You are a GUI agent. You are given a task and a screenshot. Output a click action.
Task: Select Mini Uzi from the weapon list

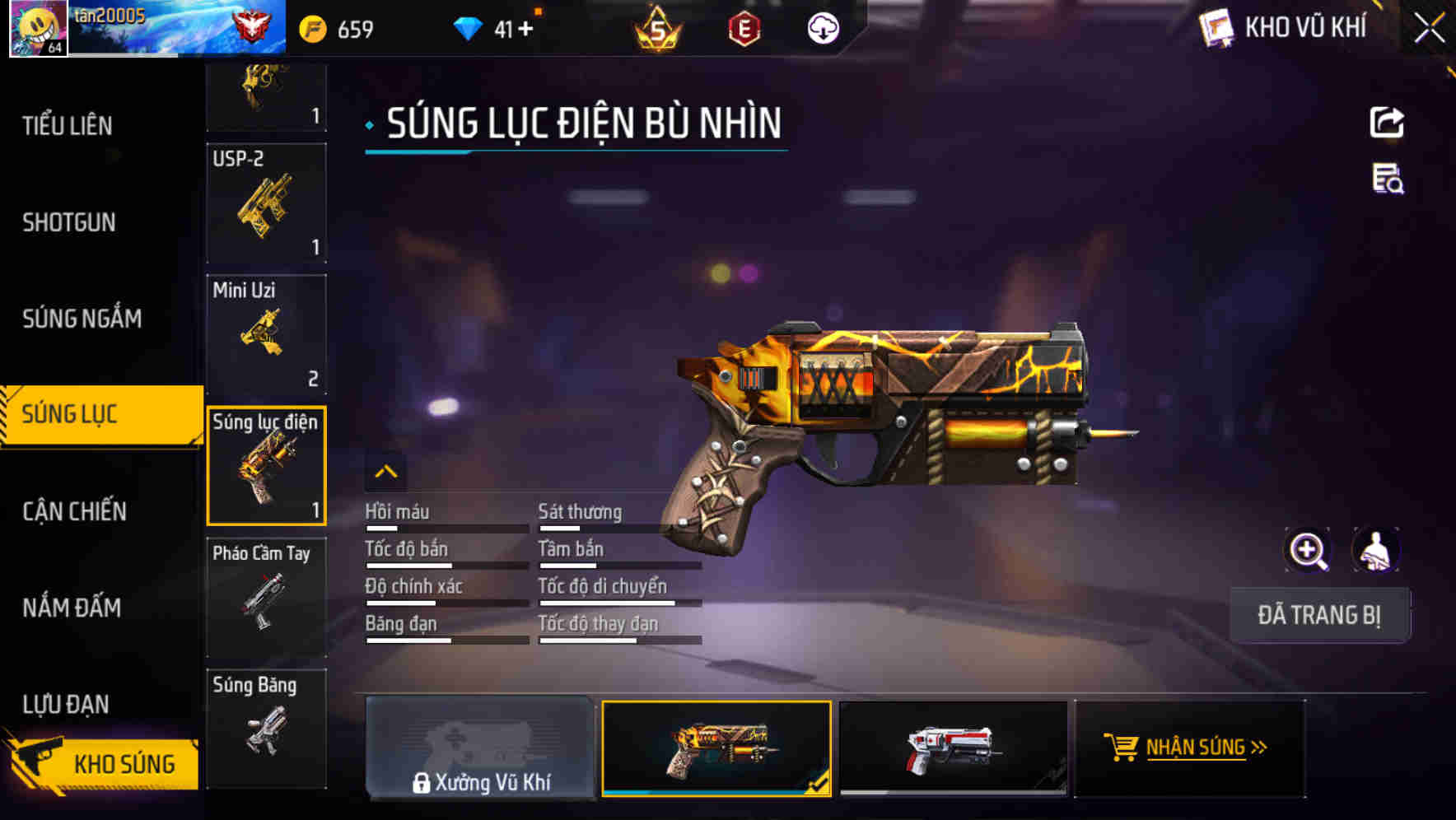(267, 334)
